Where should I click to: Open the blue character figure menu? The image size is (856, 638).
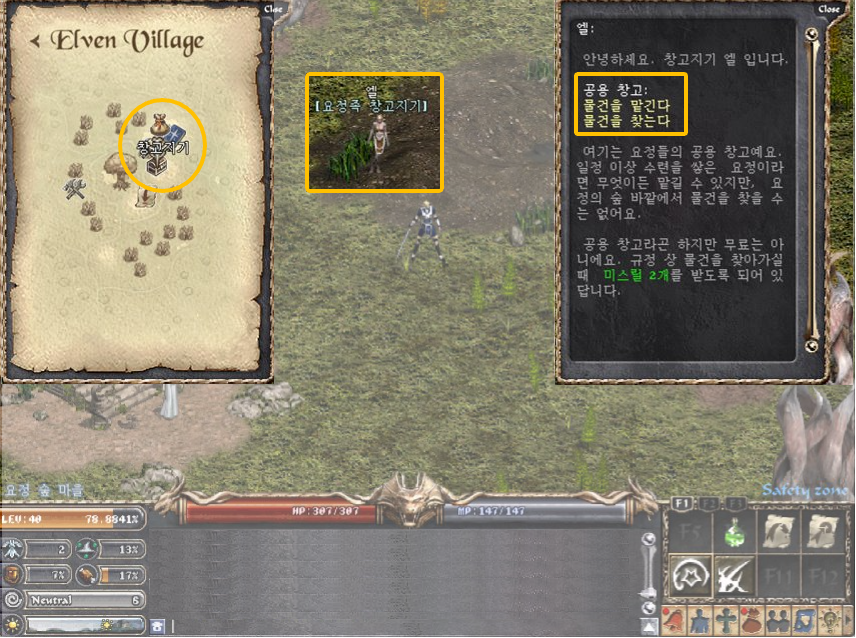coord(701,620)
